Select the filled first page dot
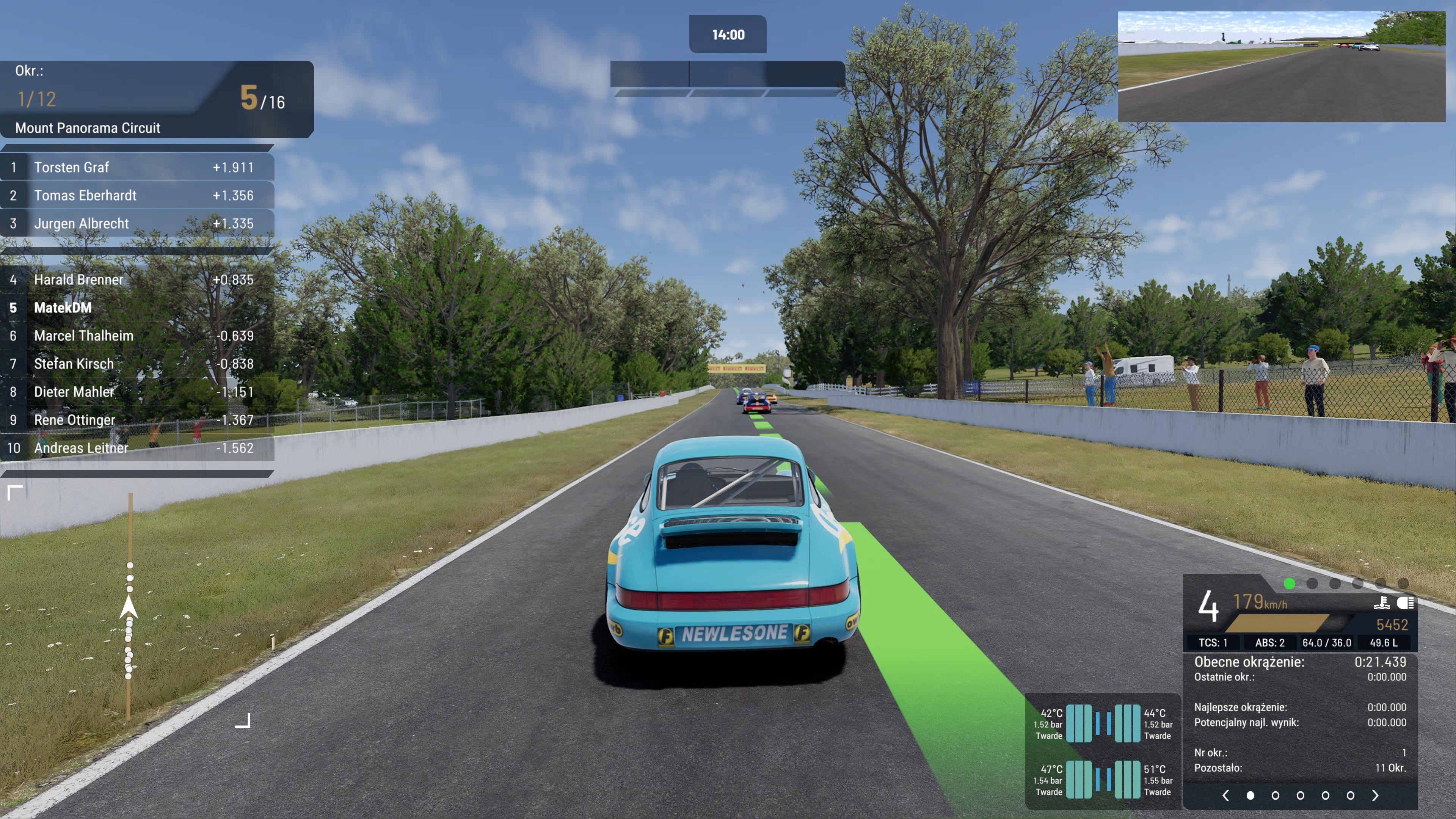The width and height of the screenshot is (1456, 819). [x=1250, y=795]
